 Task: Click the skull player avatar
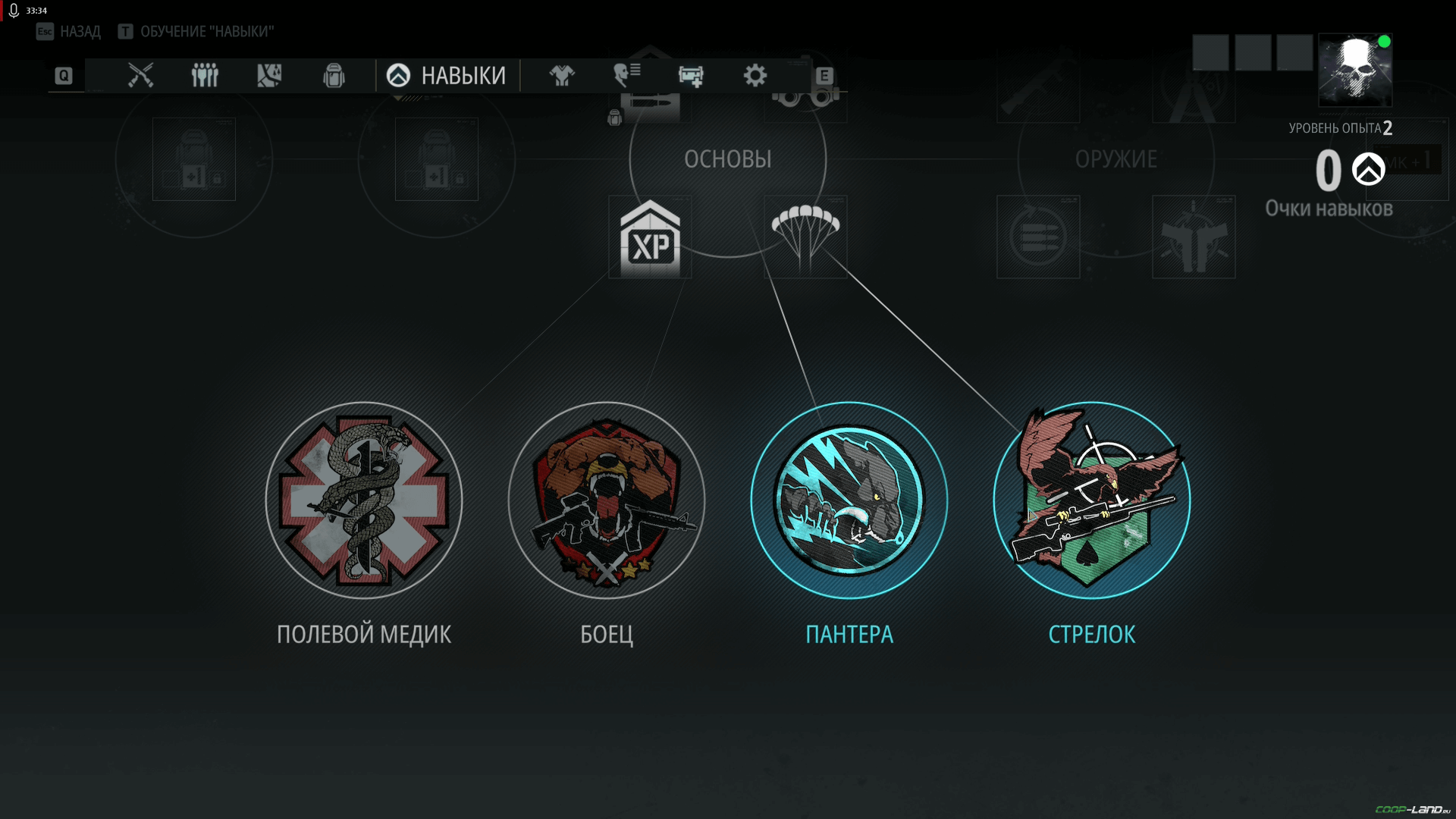tap(1355, 70)
